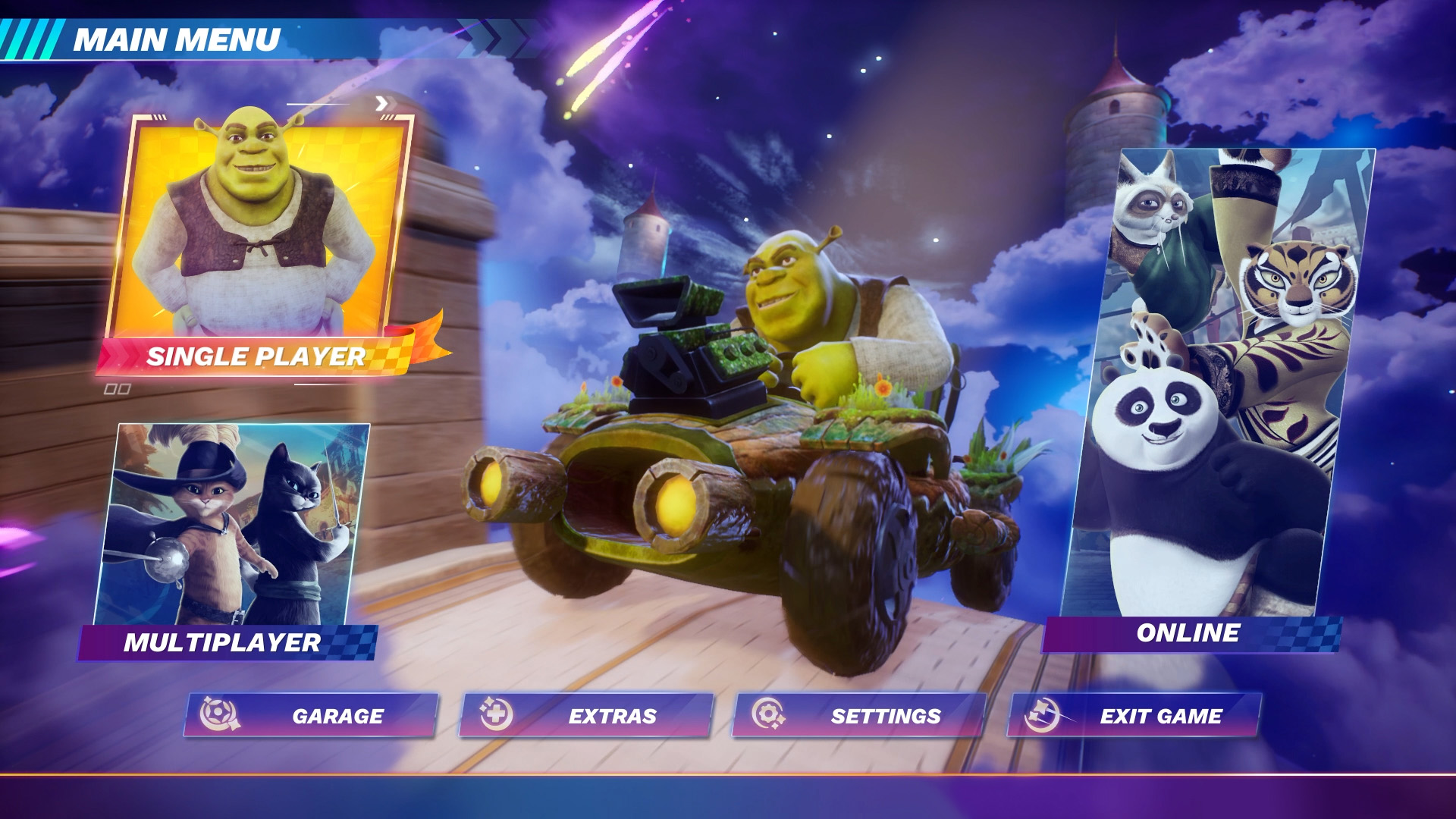Open the Multiplayer mode
The image size is (1456, 819).
point(231,538)
